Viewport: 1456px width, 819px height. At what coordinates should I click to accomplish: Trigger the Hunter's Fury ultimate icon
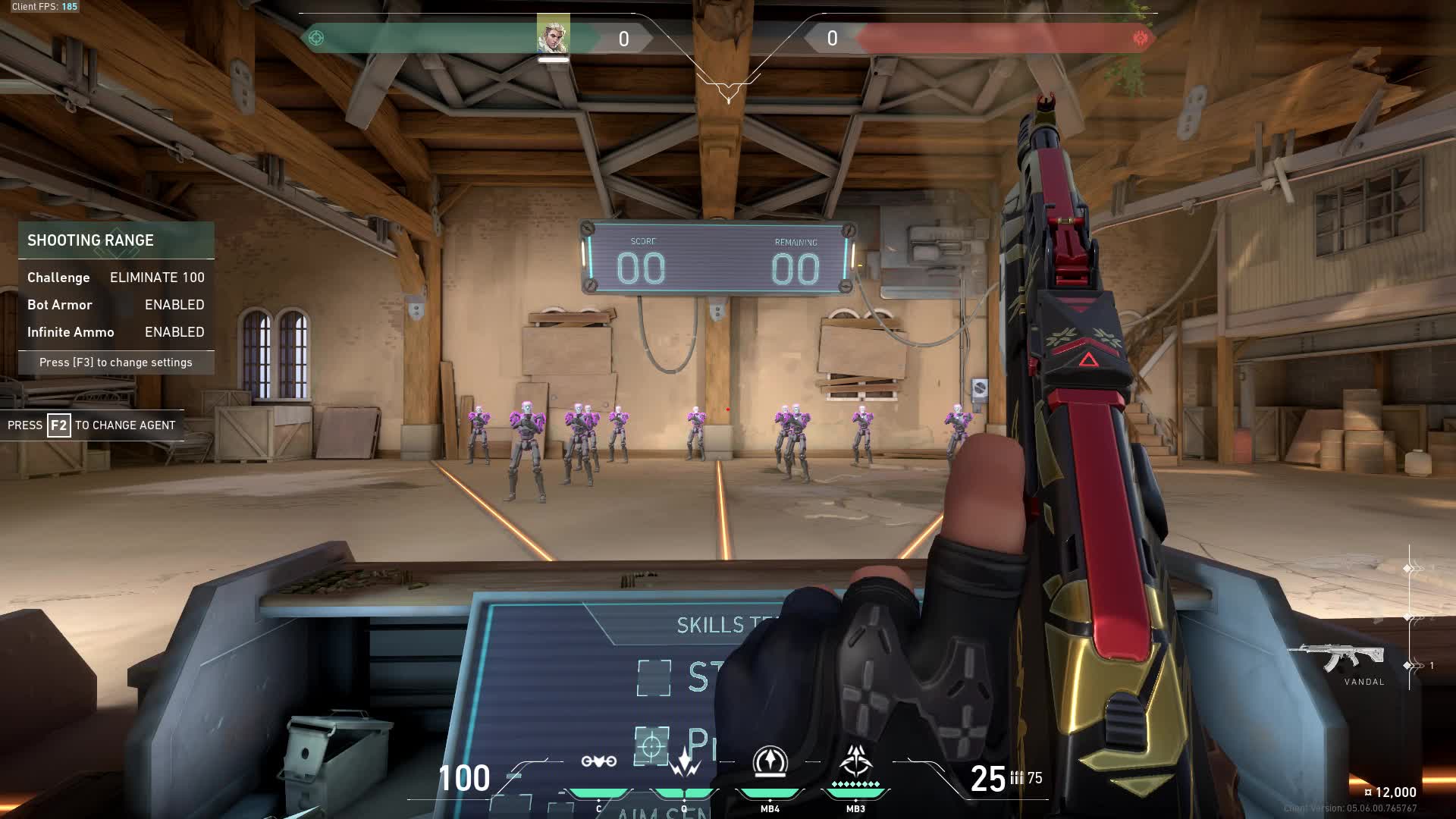(x=855, y=760)
